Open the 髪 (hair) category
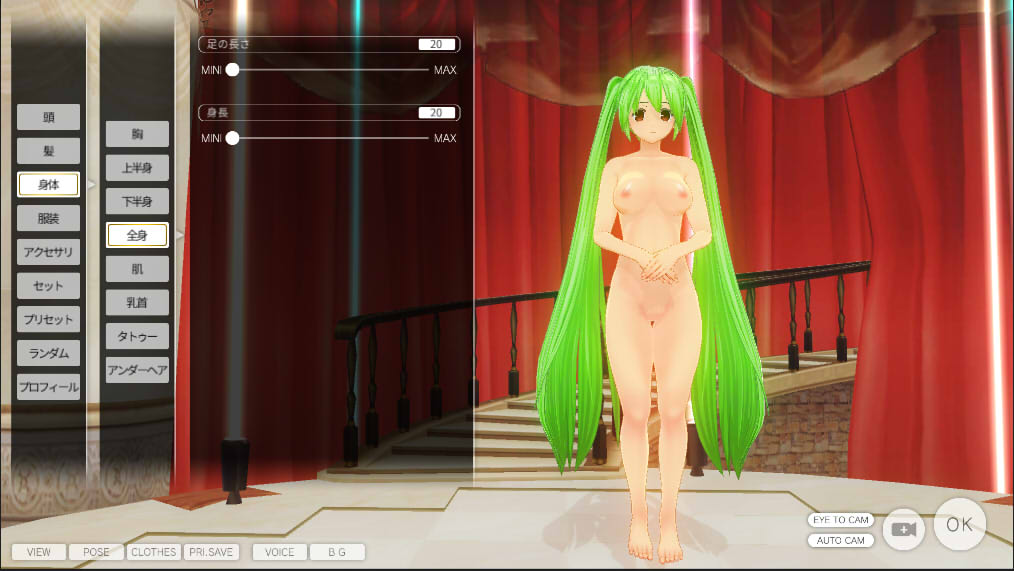Image resolution: width=1014 pixels, height=571 pixels. point(48,151)
